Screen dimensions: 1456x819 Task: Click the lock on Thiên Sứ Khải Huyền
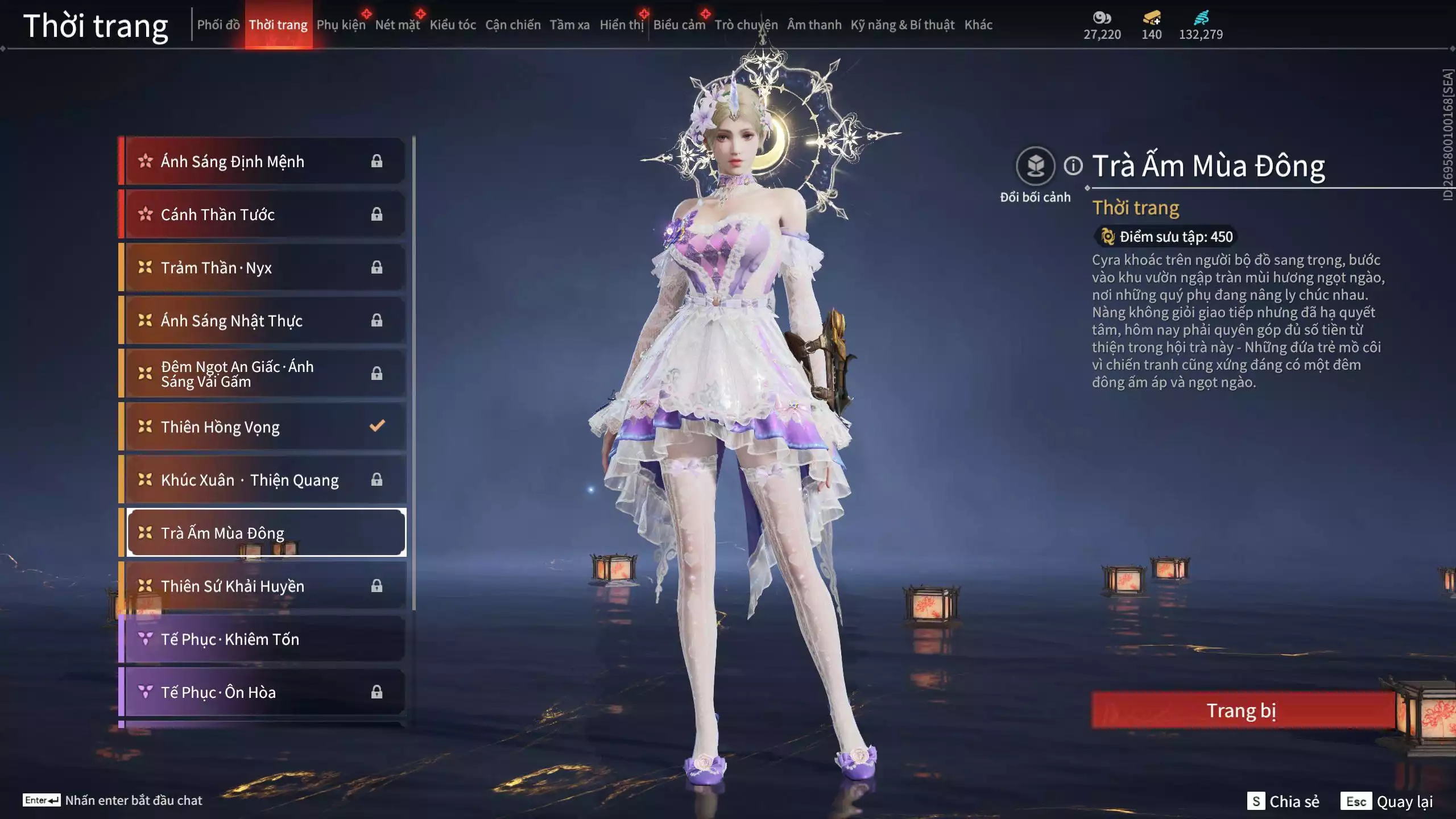pyautogui.click(x=377, y=586)
